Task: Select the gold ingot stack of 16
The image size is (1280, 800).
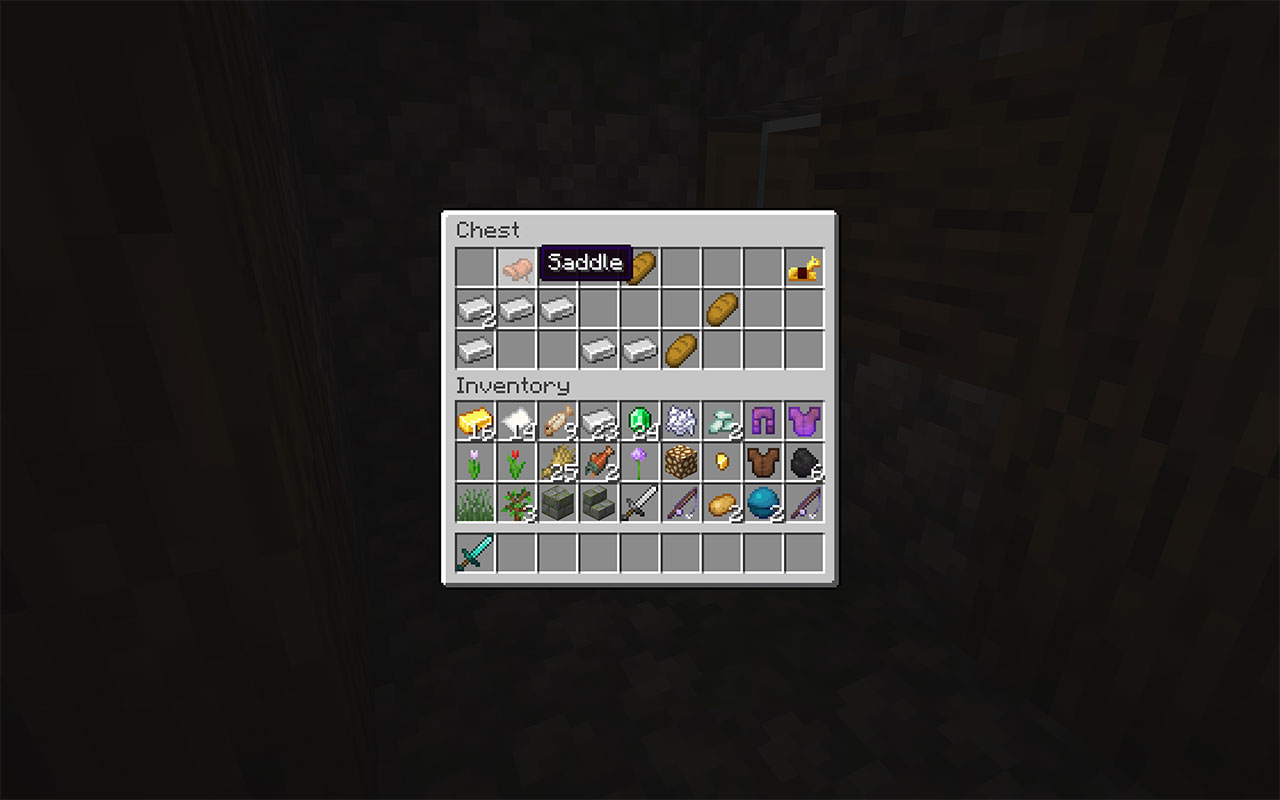Action: tap(475, 421)
